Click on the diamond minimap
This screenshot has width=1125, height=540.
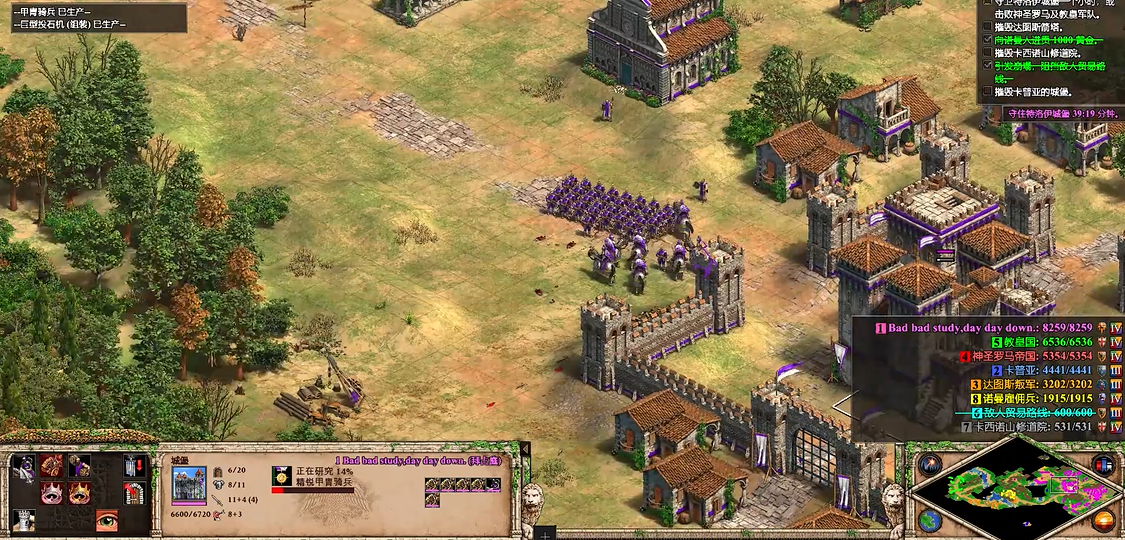point(1017,491)
